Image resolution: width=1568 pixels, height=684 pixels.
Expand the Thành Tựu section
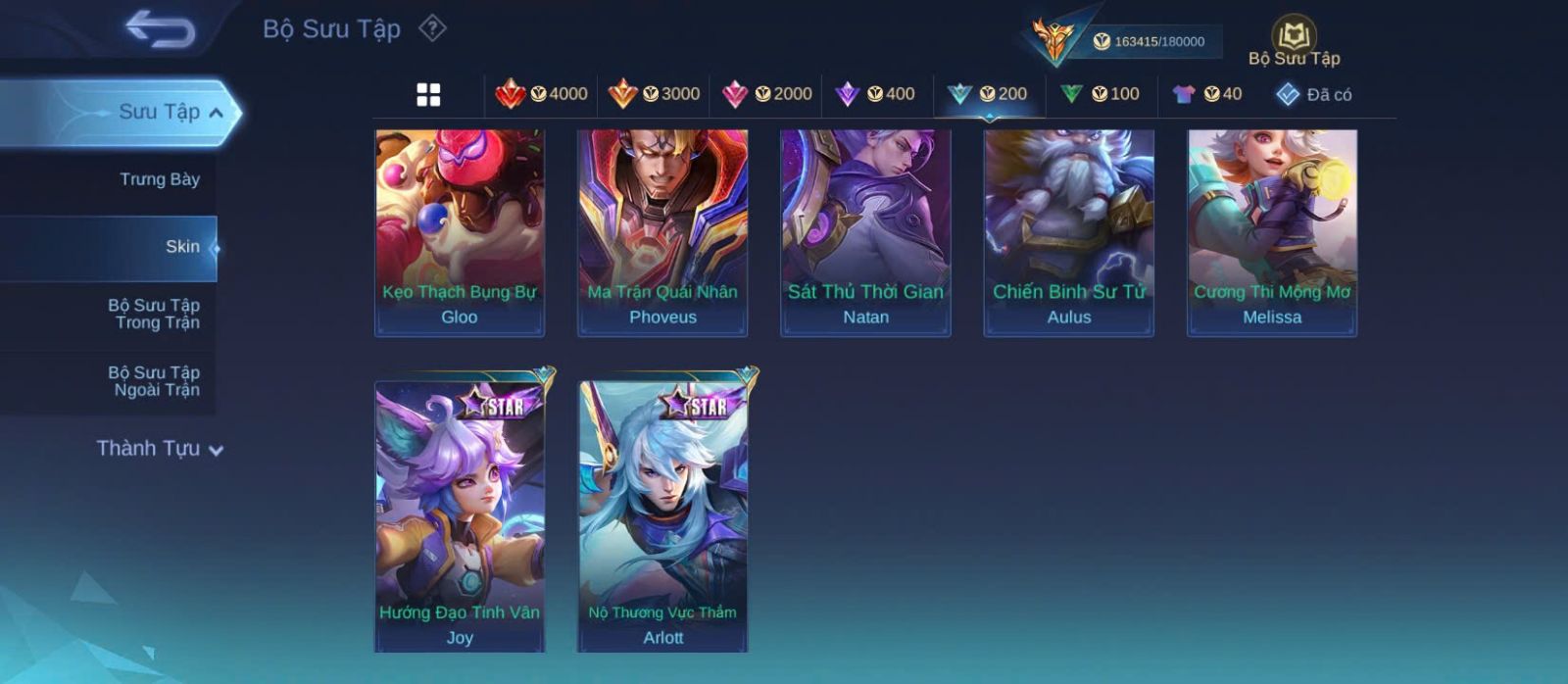tap(160, 449)
